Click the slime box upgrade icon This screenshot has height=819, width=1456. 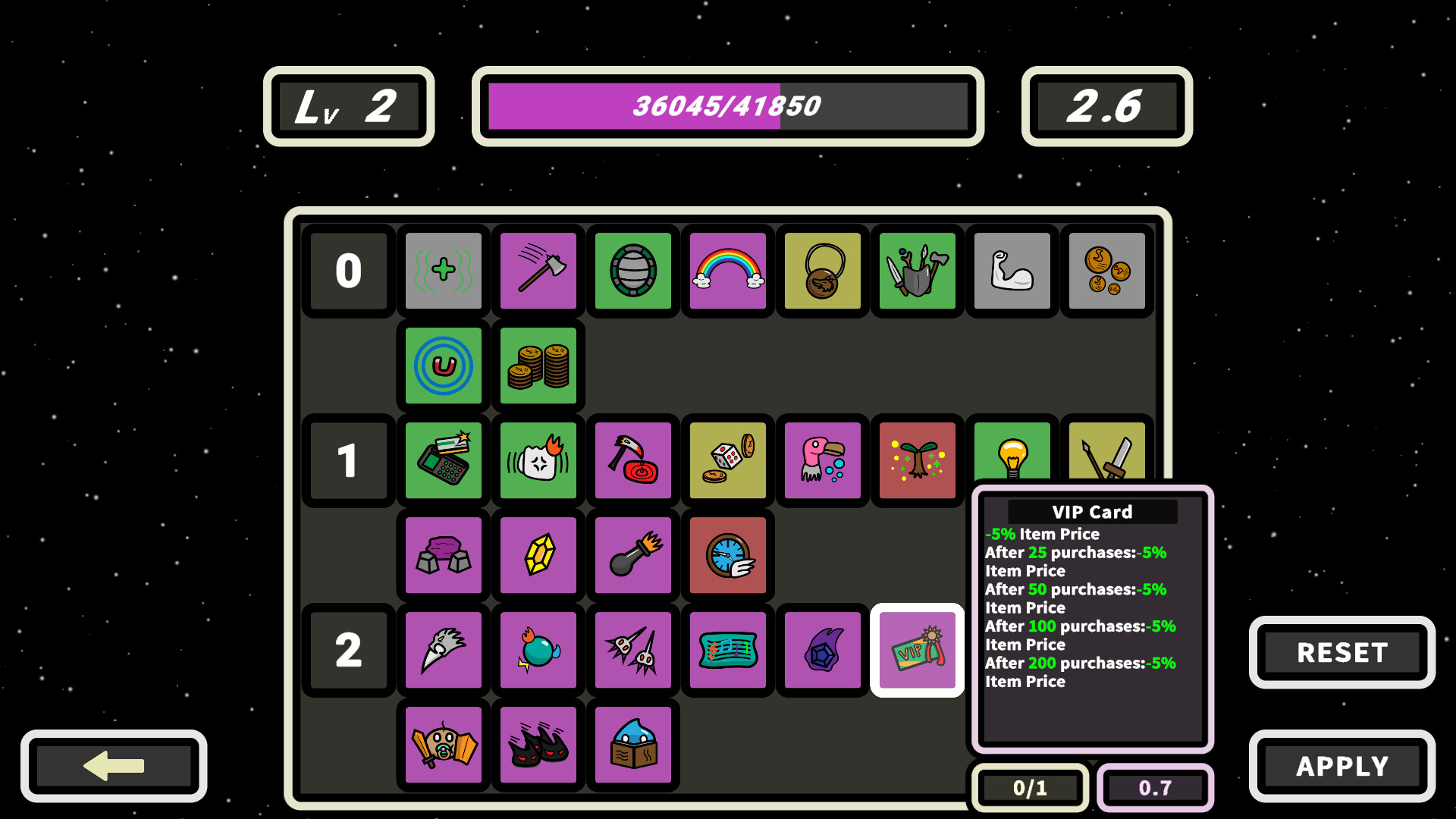click(x=632, y=745)
